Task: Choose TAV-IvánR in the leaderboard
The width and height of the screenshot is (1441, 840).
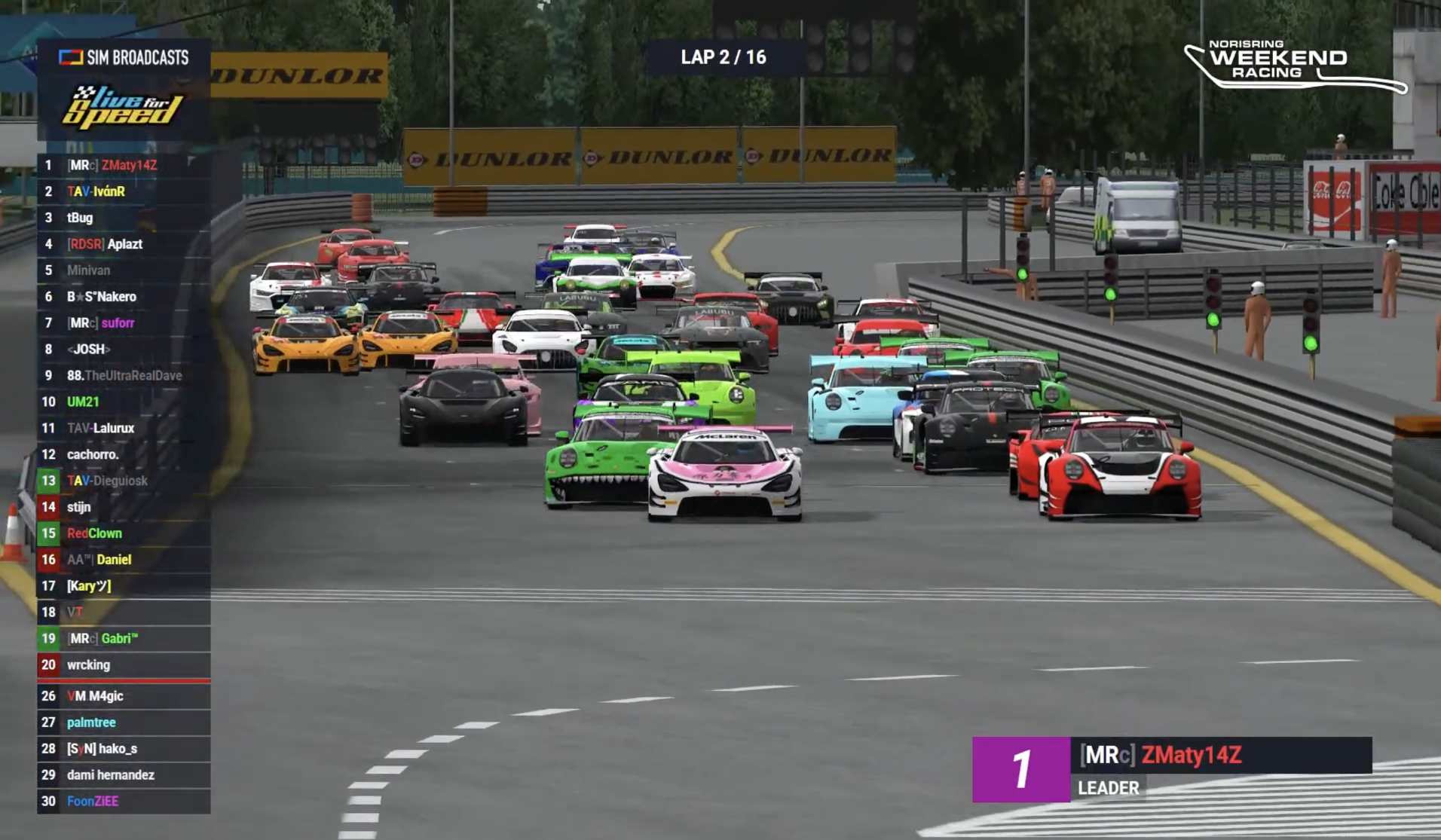Action: (124, 191)
